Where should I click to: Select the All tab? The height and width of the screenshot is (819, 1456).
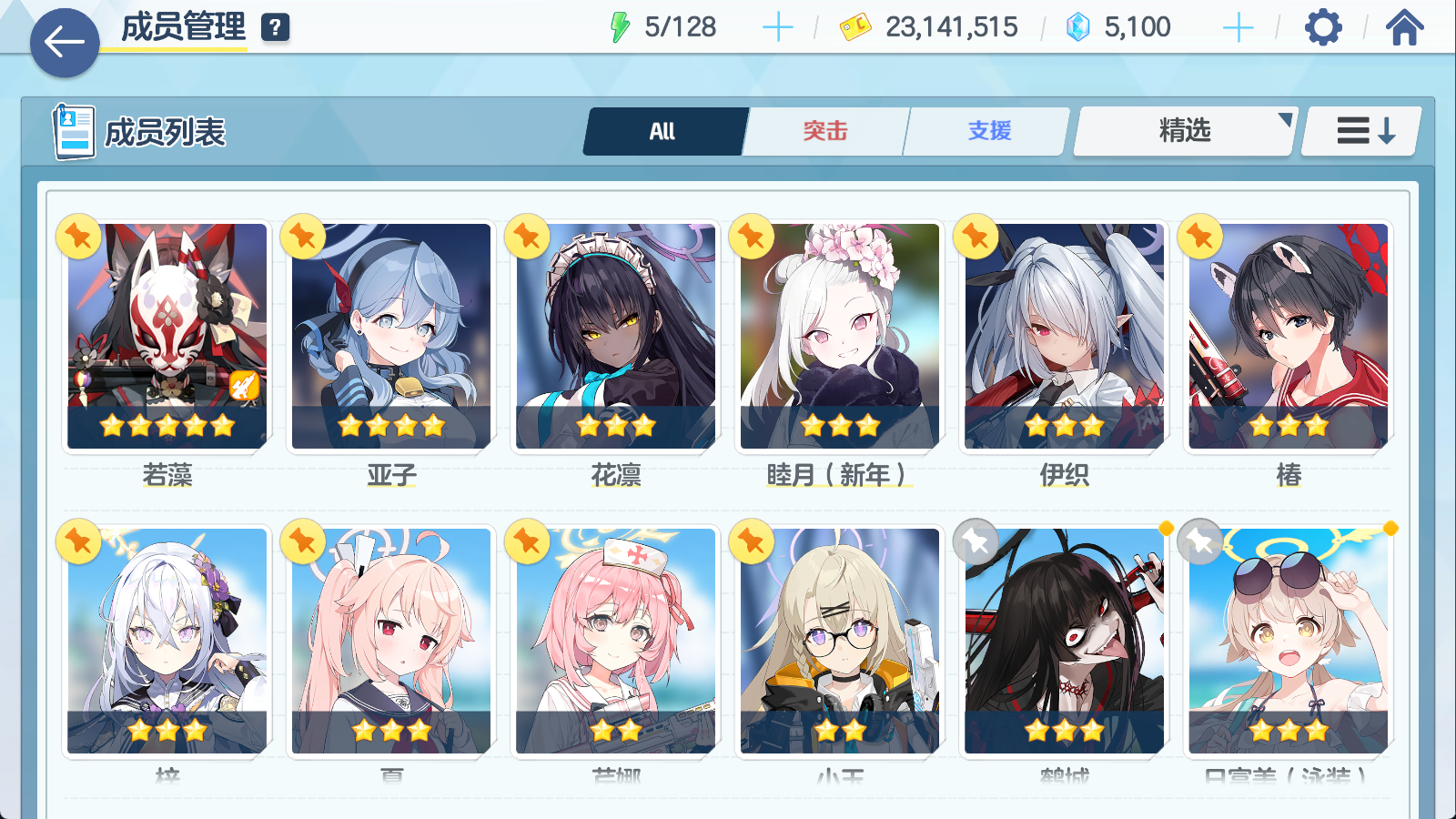coord(663,130)
